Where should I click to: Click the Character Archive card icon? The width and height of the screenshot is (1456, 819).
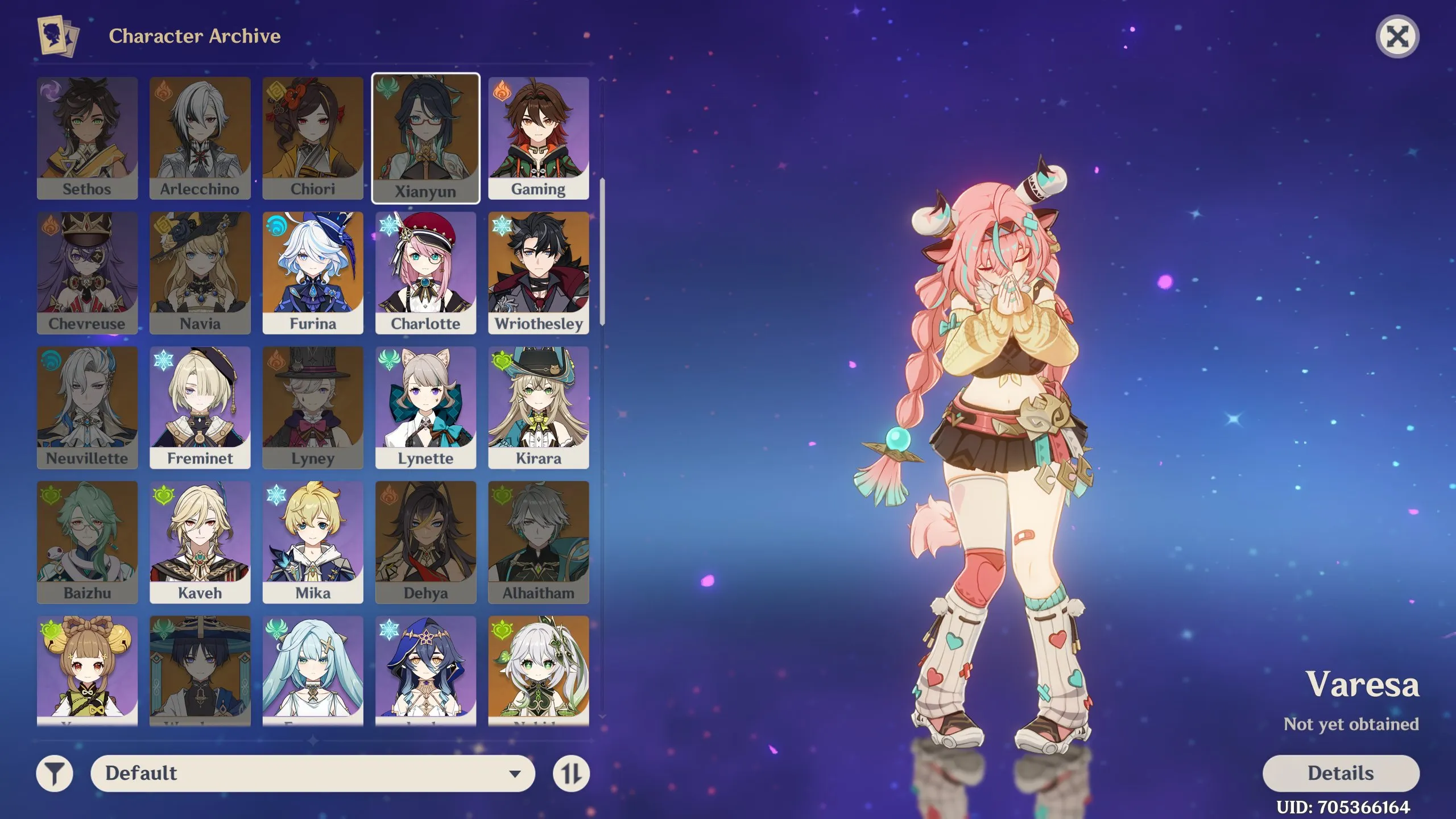pyautogui.click(x=58, y=36)
